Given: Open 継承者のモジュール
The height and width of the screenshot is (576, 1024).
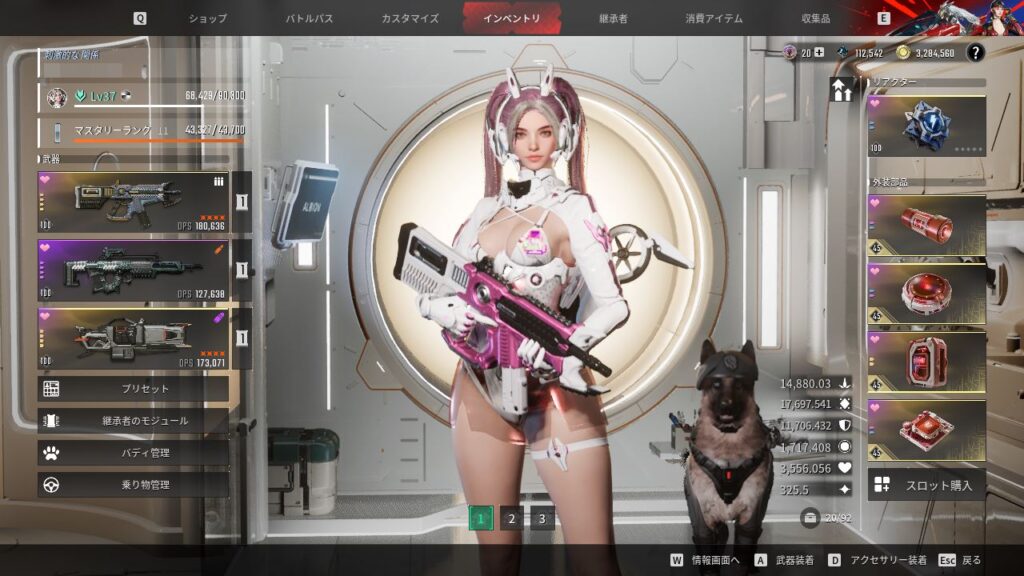Looking at the screenshot, I should point(133,421).
